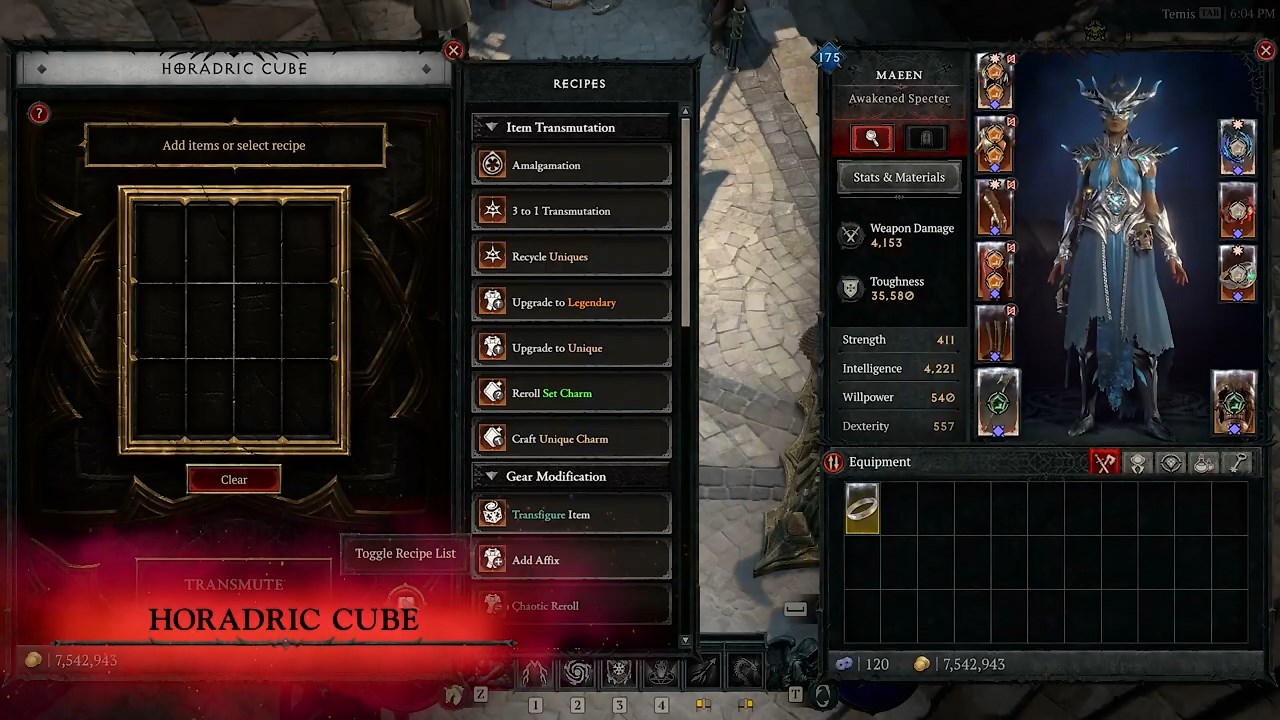
Task: Select the Recycle Uniques recipe
Action: coord(572,257)
